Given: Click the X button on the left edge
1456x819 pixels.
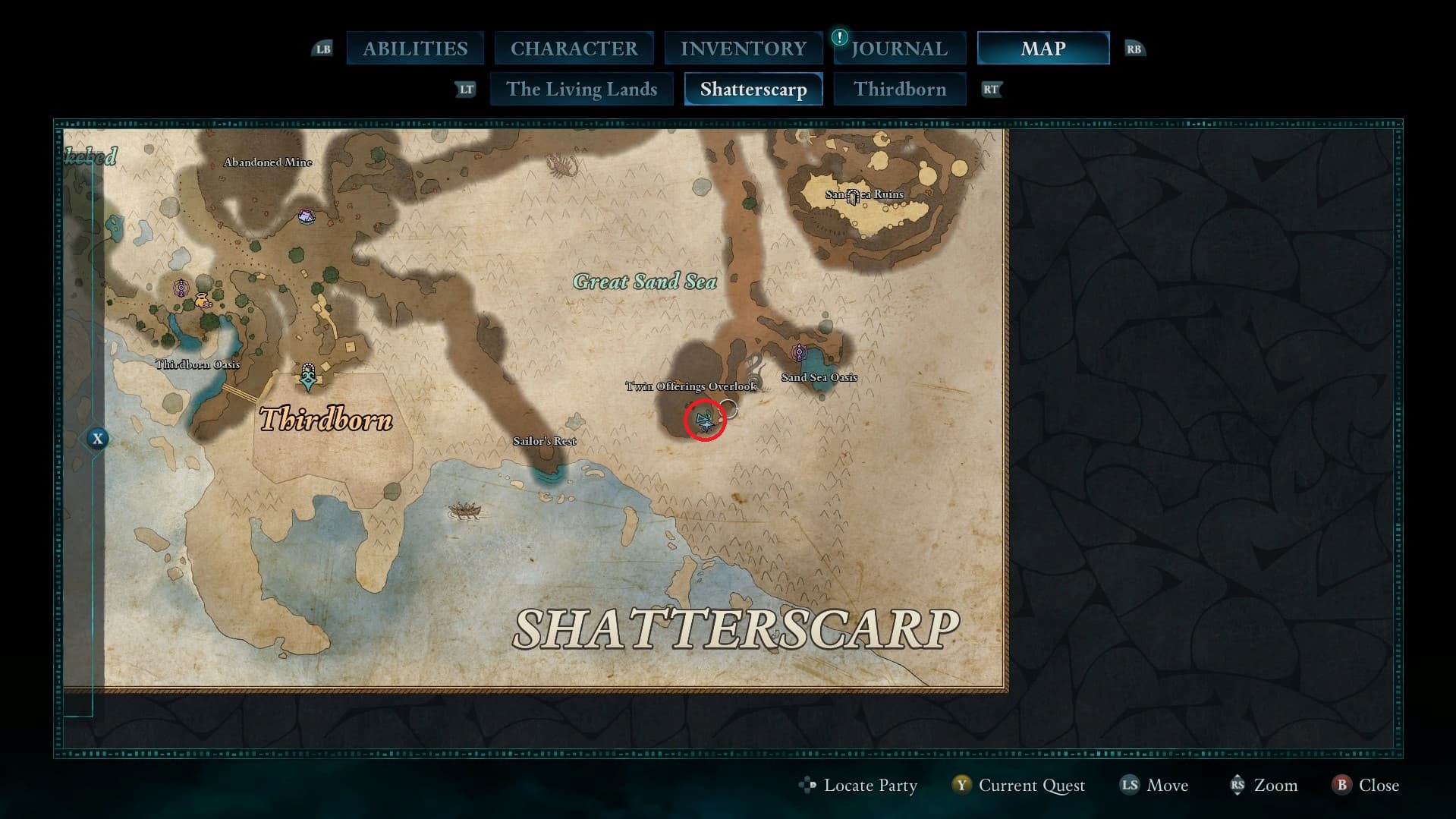Looking at the screenshot, I should (x=97, y=438).
